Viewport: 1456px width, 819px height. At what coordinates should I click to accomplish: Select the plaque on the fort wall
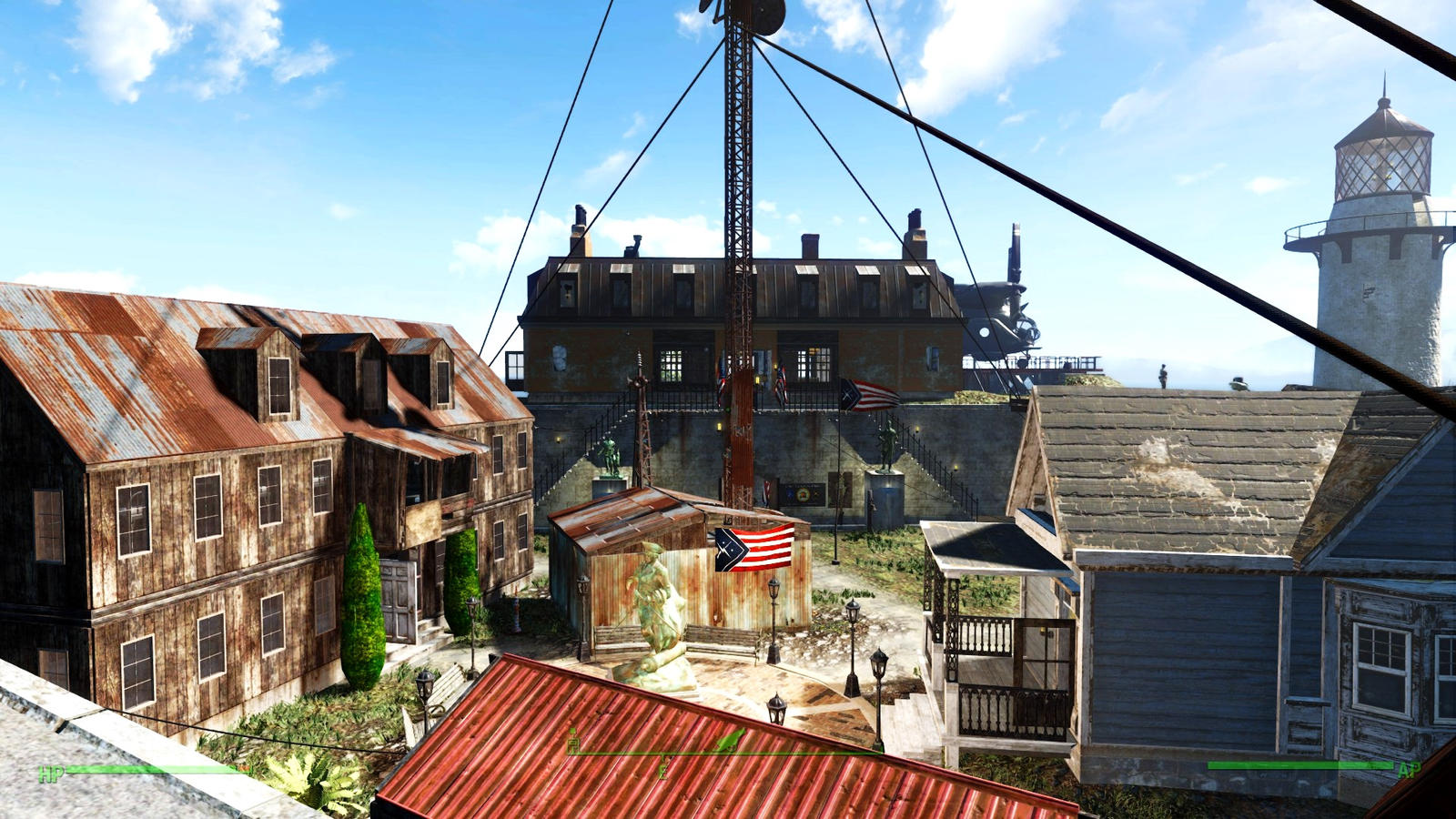805,496
